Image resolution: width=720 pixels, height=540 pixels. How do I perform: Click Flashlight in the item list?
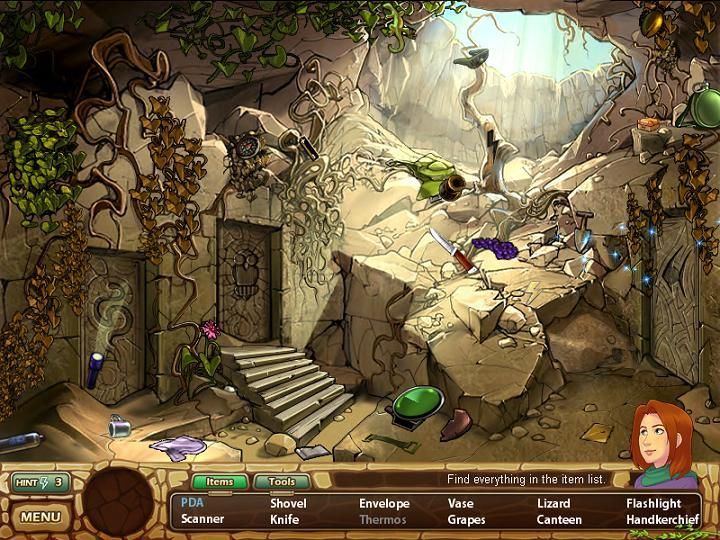[x=653, y=503]
